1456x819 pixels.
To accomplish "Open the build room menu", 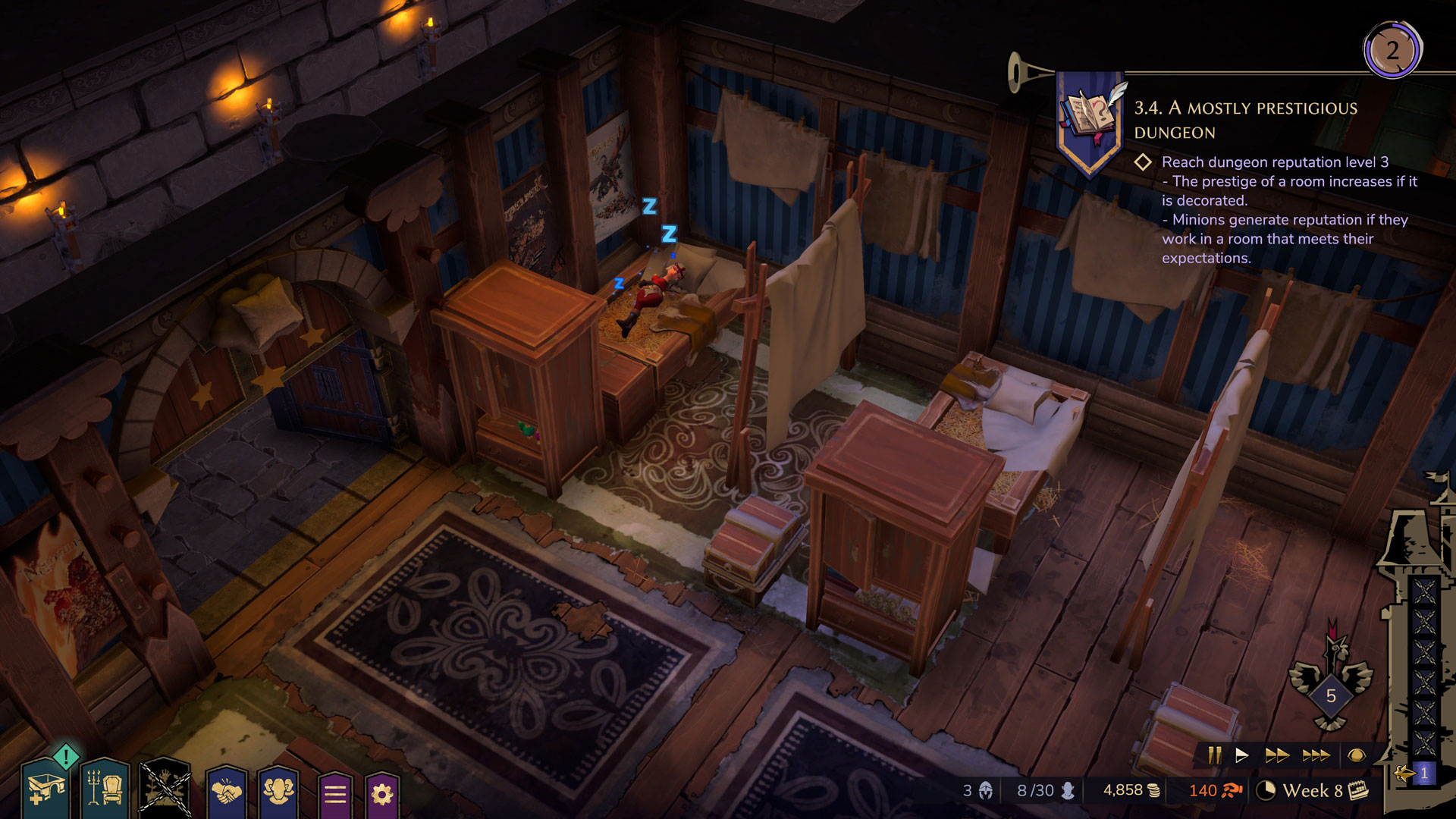I will [x=44, y=790].
